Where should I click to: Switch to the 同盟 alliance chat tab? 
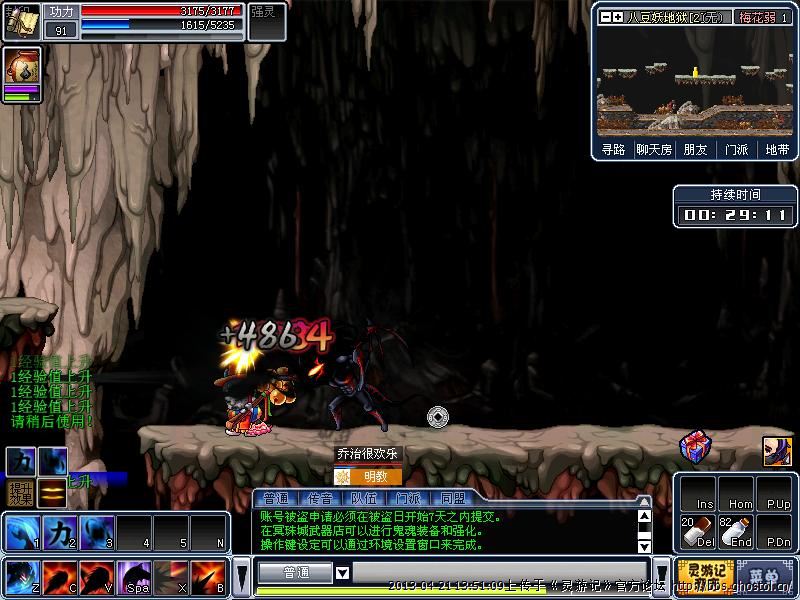click(452, 498)
